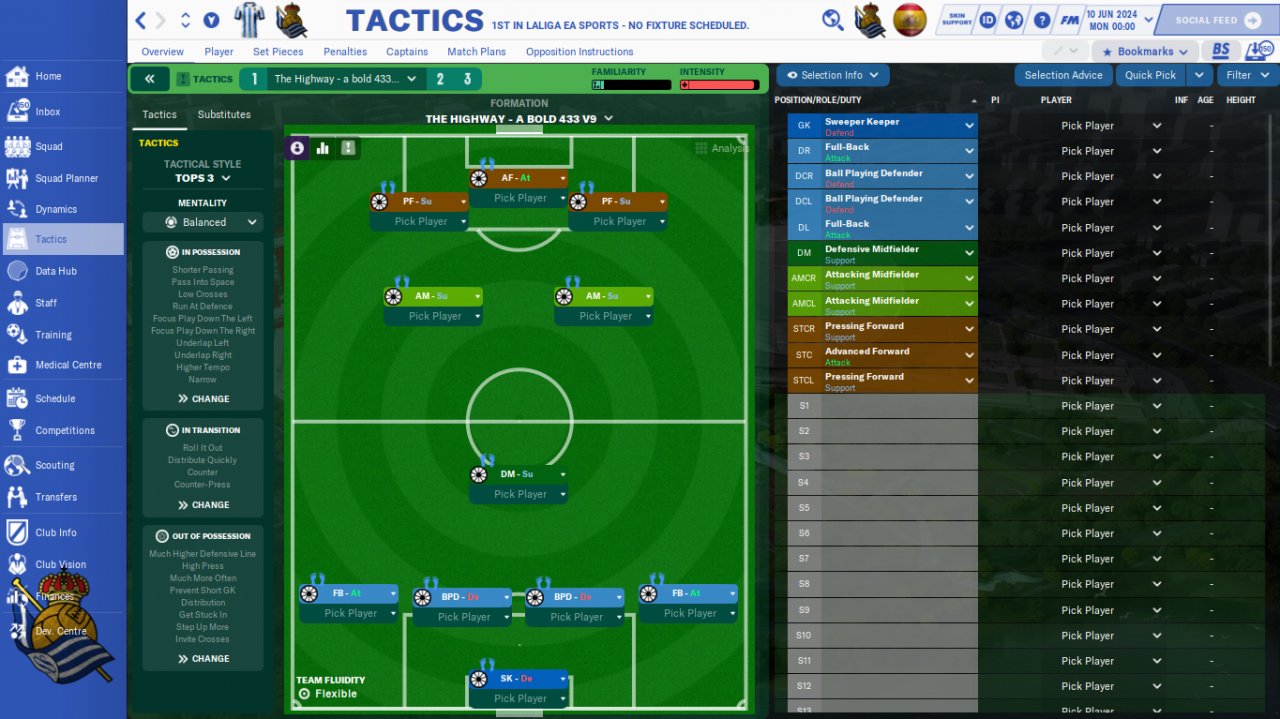This screenshot has height=719, width=1280.
Task: Select tactic slot number 2
Action: pos(440,79)
